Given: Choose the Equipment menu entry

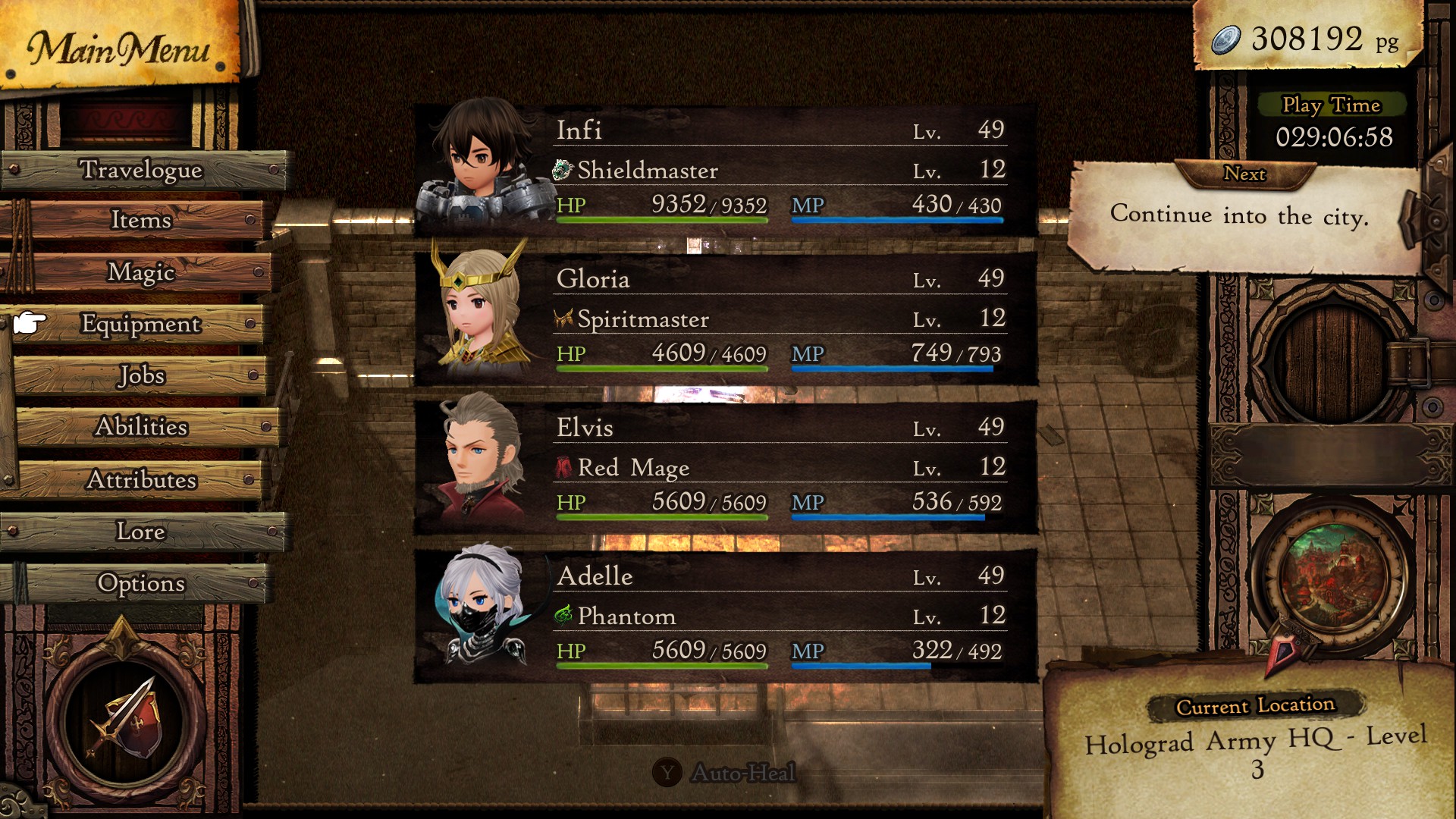Looking at the screenshot, I should (141, 324).
